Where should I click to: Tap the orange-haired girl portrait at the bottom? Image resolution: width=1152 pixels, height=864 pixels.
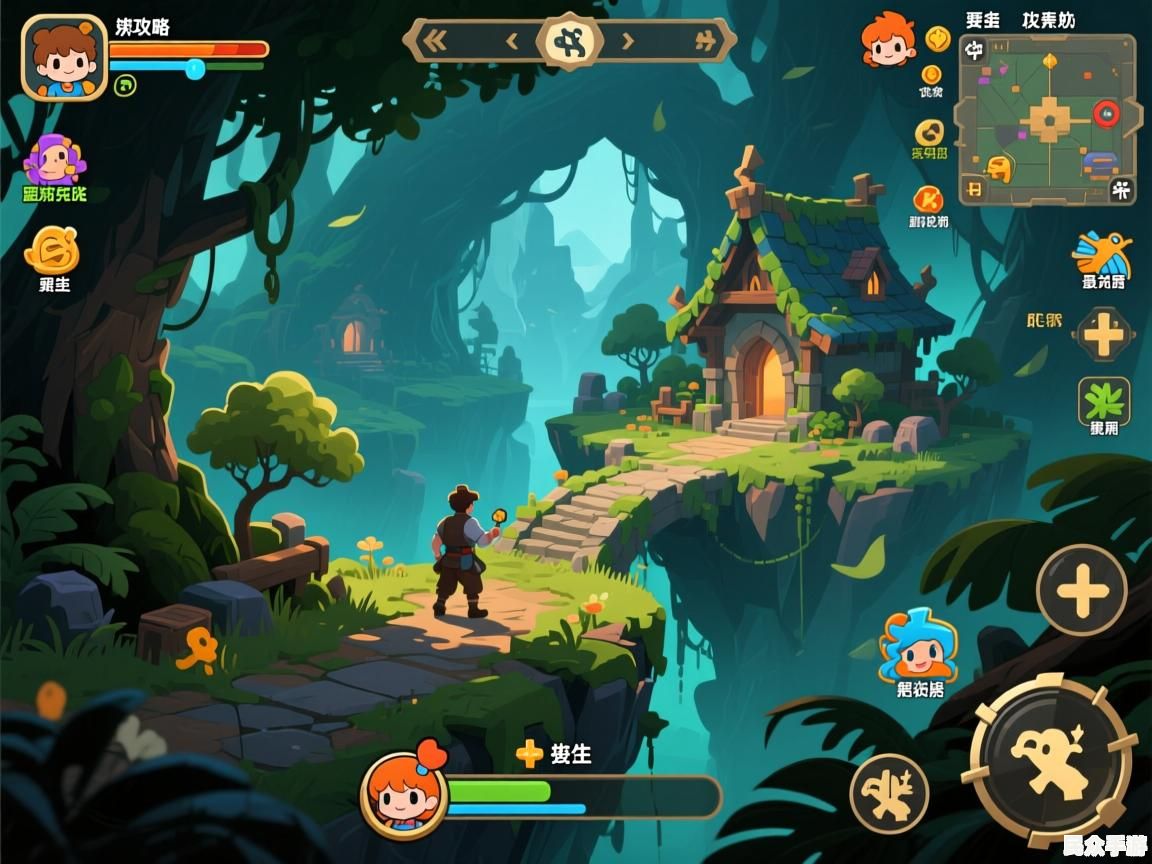pyautogui.click(x=404, y=794)
